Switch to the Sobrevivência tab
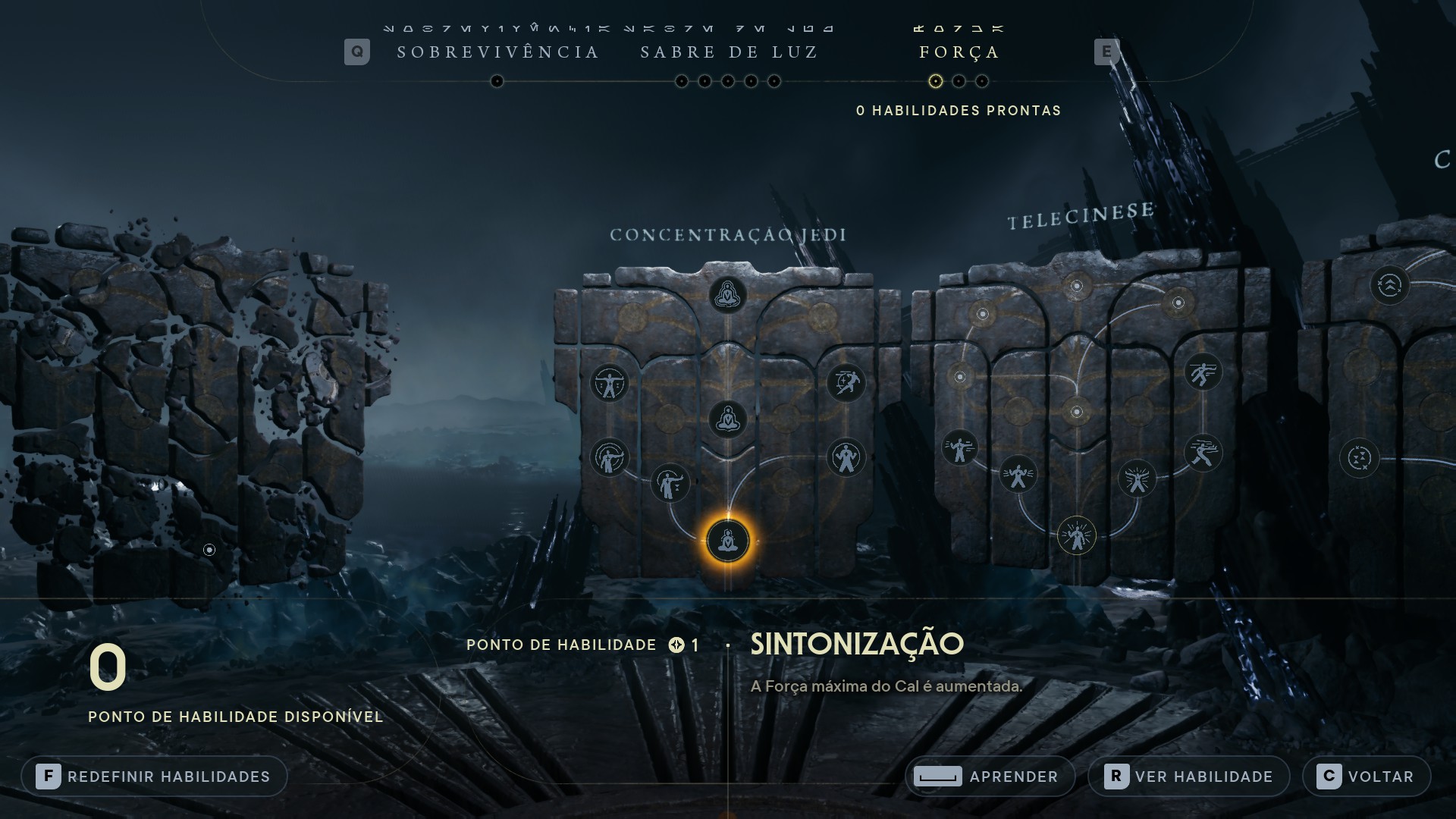The image size is (1456, 819). [498, 52]
